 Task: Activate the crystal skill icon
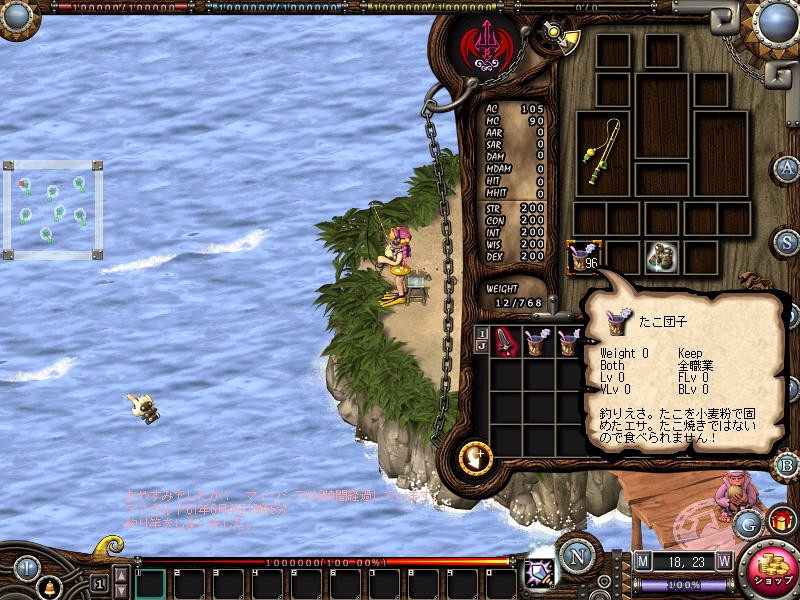click(539, 571)
